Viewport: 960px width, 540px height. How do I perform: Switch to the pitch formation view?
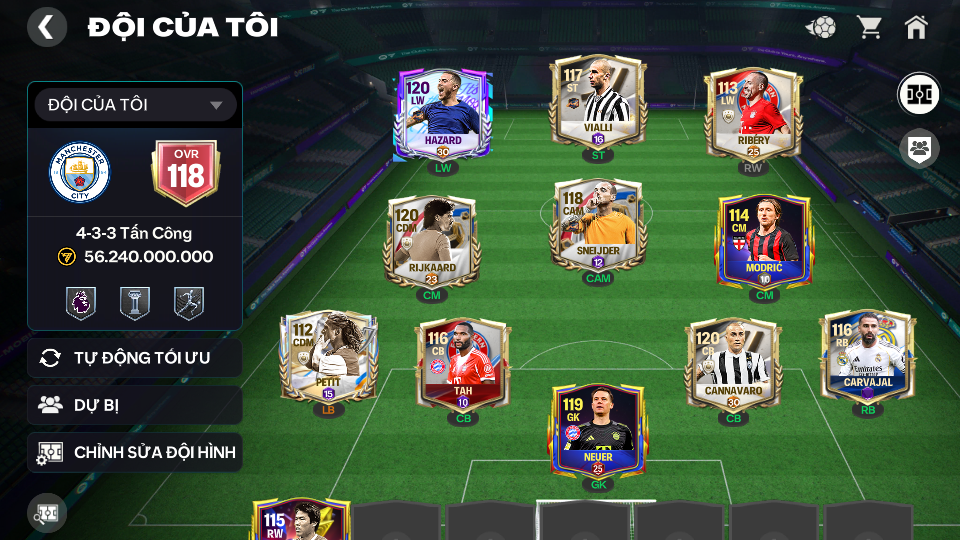[x=917, y=93]
